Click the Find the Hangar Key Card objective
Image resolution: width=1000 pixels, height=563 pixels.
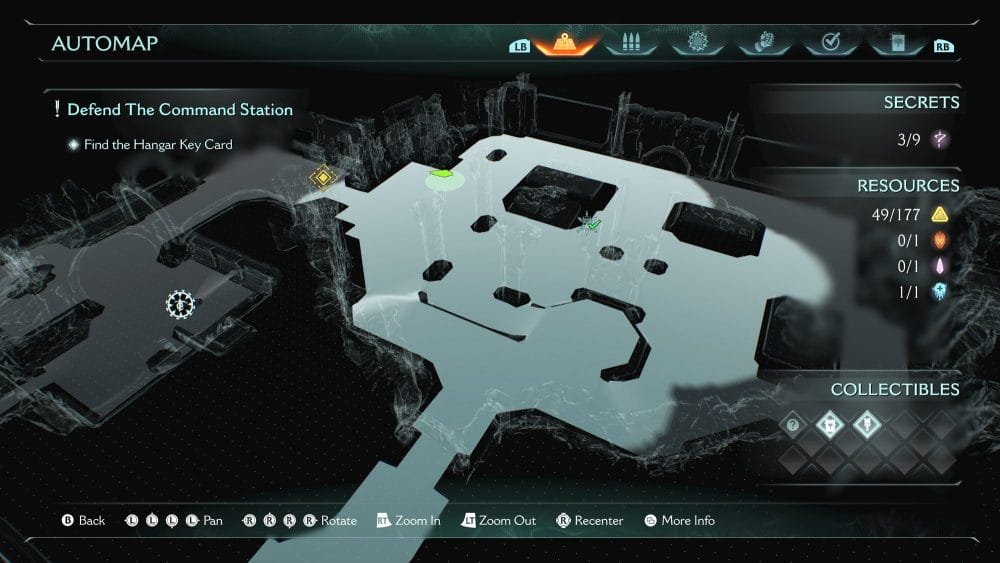click(x=158, y=144)
